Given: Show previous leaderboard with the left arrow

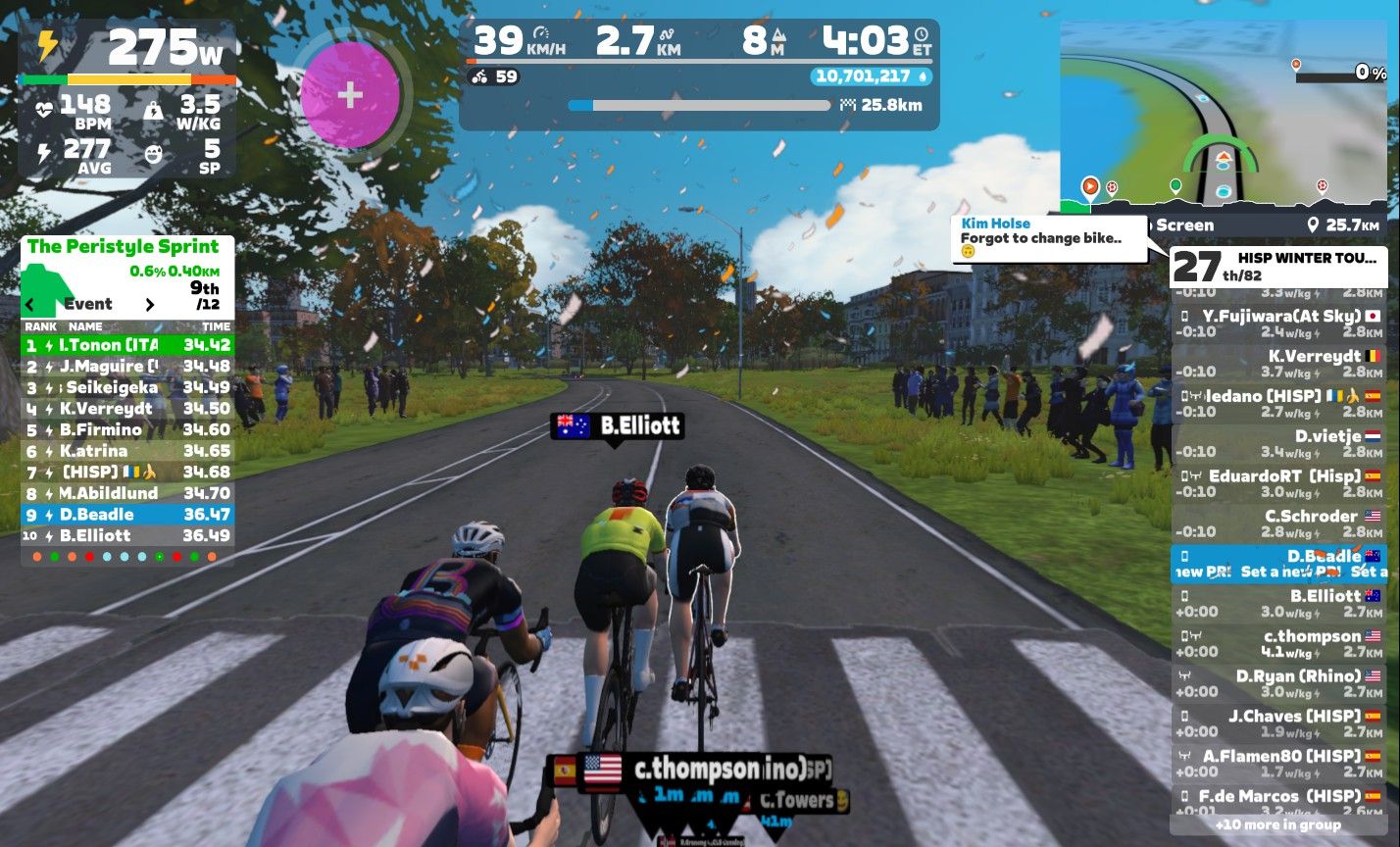Looking at the screenshot, I should coord(30,304).
